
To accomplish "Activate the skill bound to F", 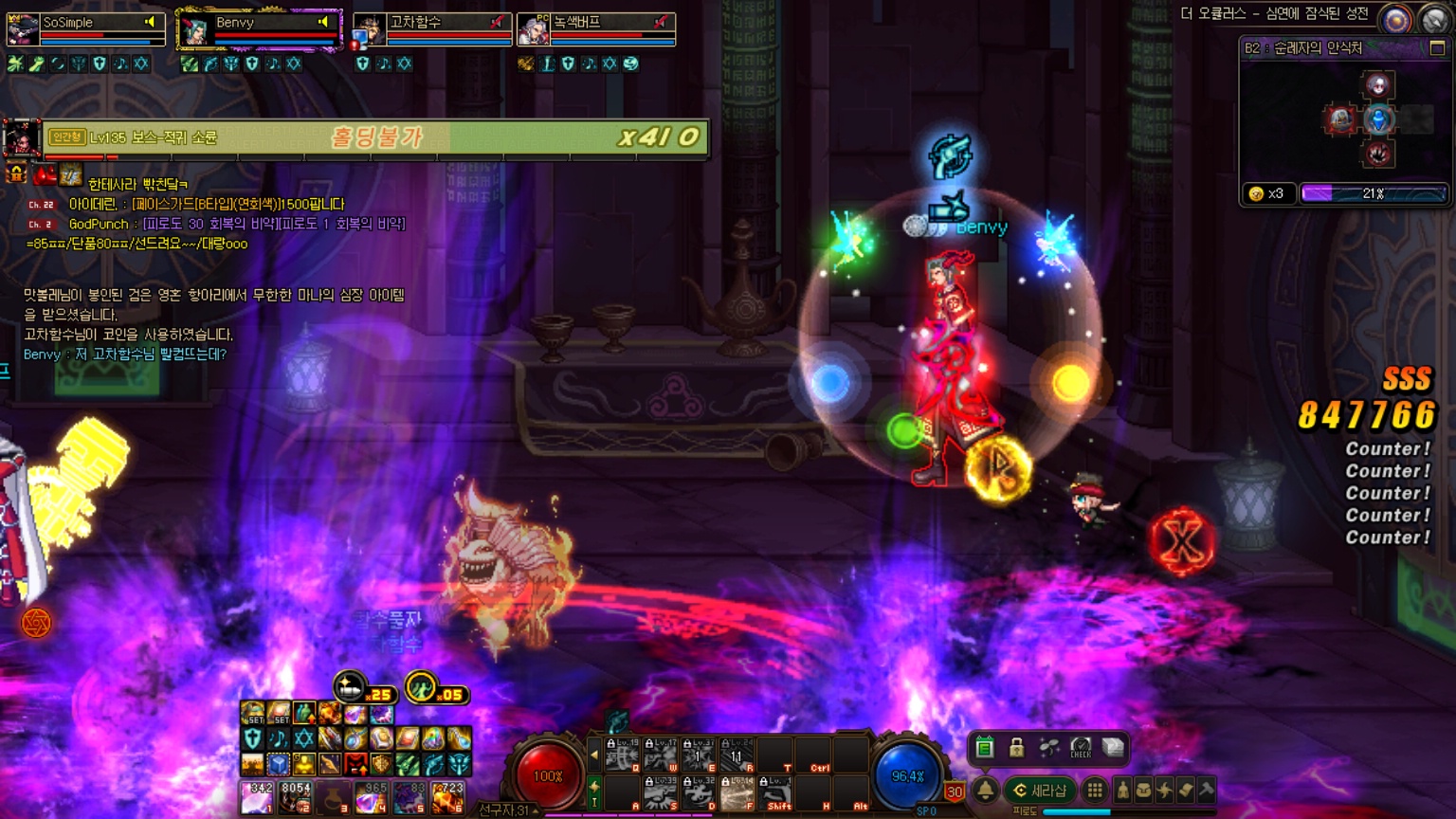I will [x=737, y=793].
